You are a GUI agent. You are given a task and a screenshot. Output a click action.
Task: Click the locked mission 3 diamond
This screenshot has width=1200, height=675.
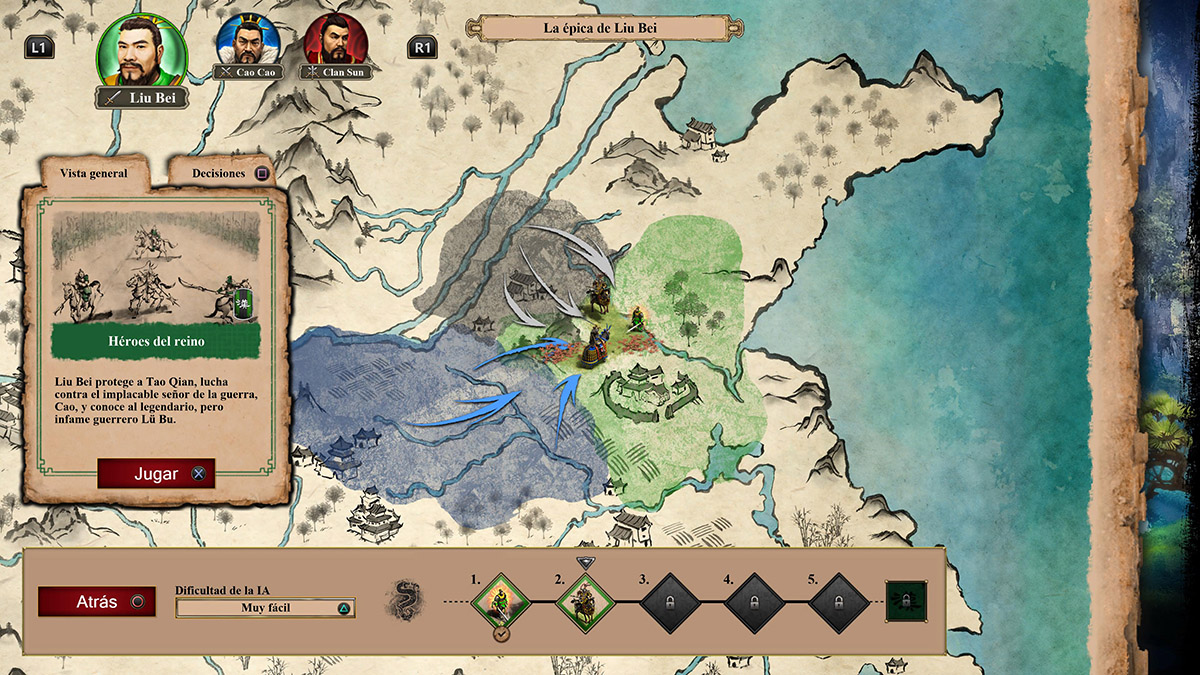[666, 602]
